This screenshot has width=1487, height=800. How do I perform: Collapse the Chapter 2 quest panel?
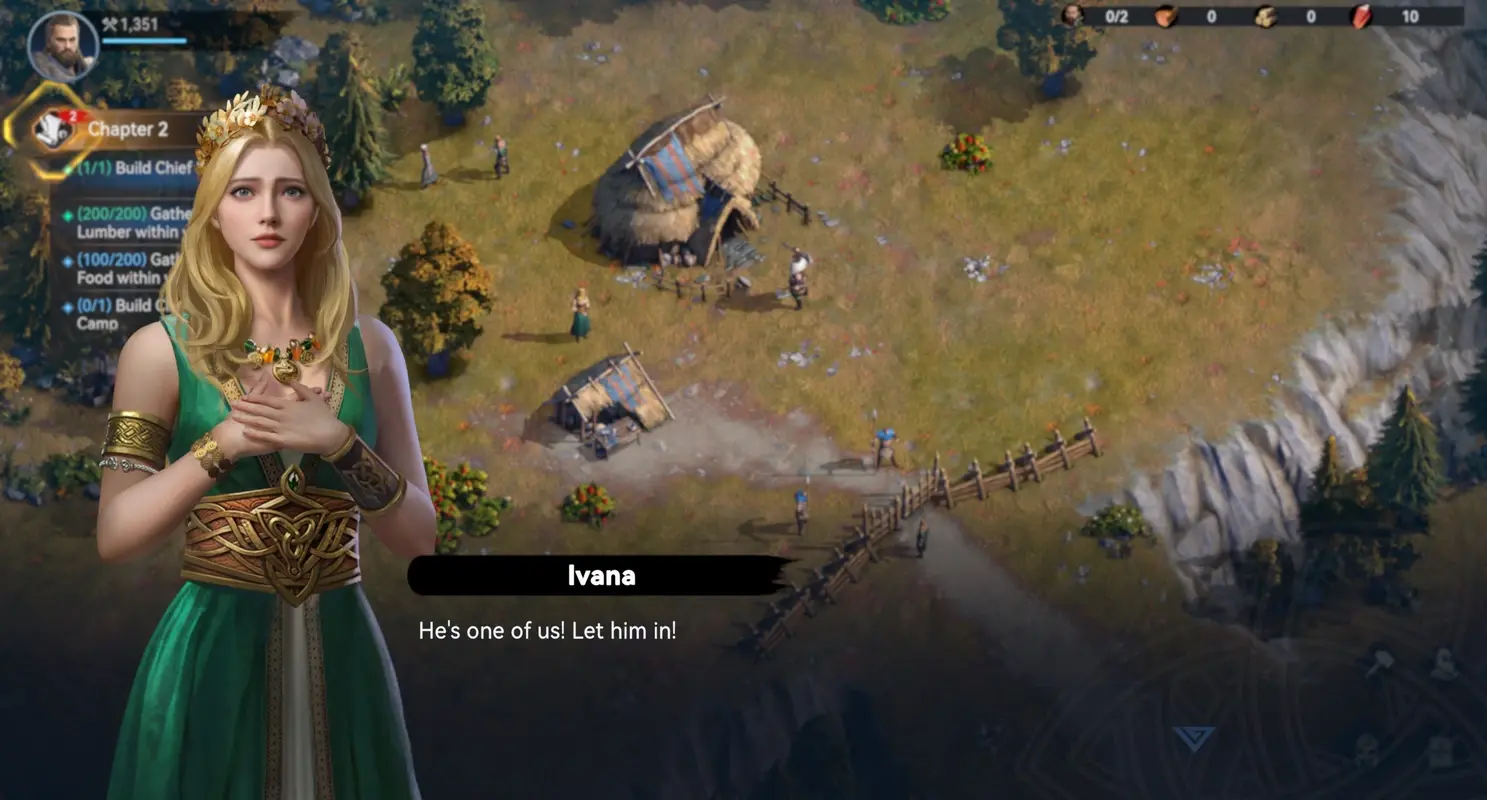point(128,129)
